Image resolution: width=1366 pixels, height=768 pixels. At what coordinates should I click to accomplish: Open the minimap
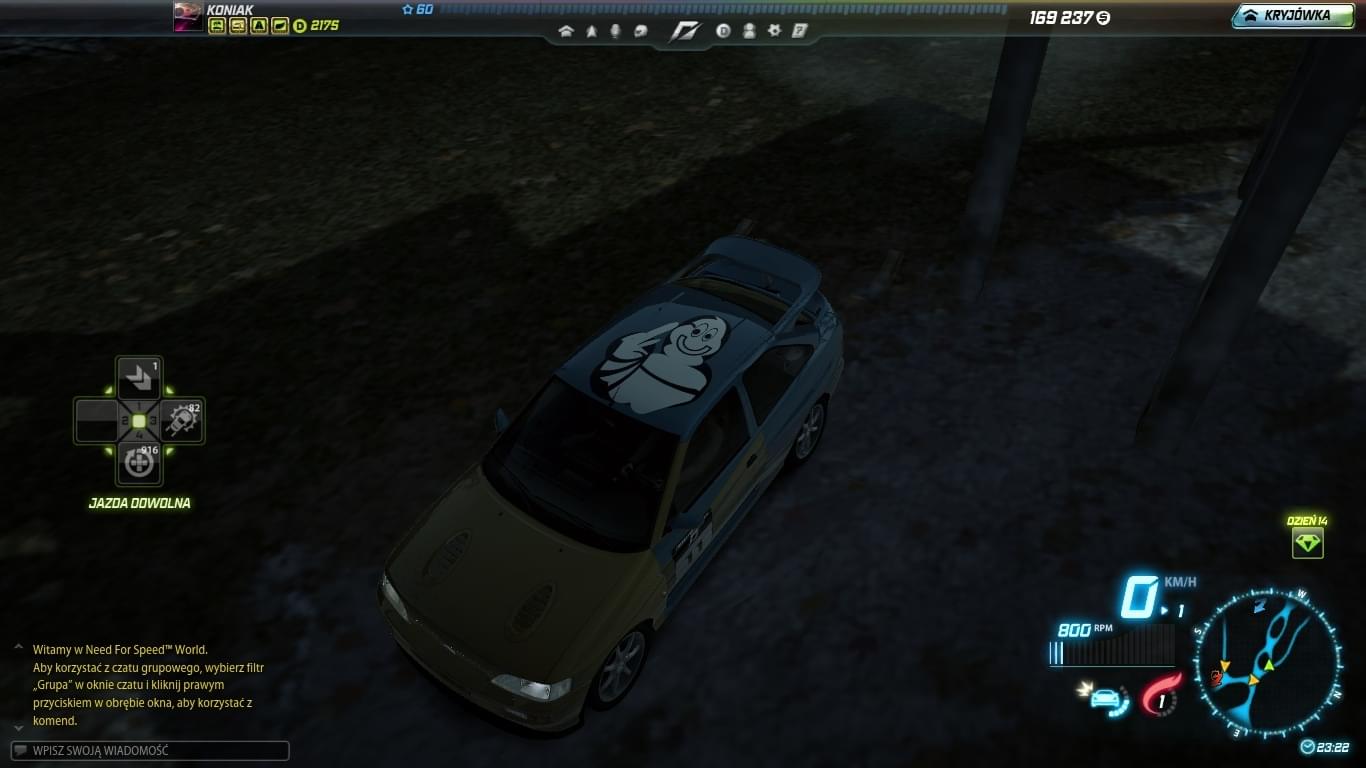pos(1267,663)
